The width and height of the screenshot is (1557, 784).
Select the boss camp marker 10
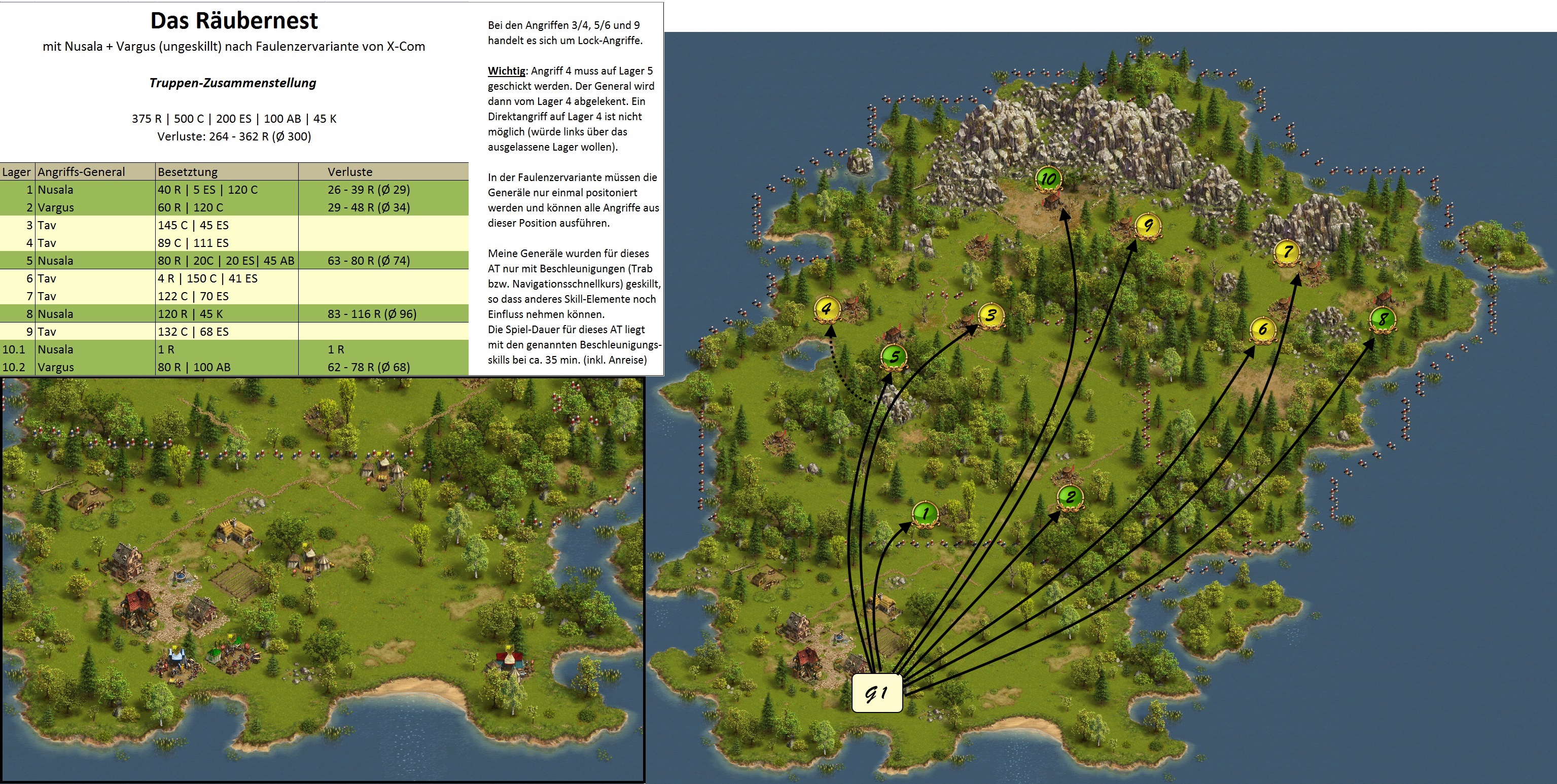pyautogui.click(x=1048, y=179)
